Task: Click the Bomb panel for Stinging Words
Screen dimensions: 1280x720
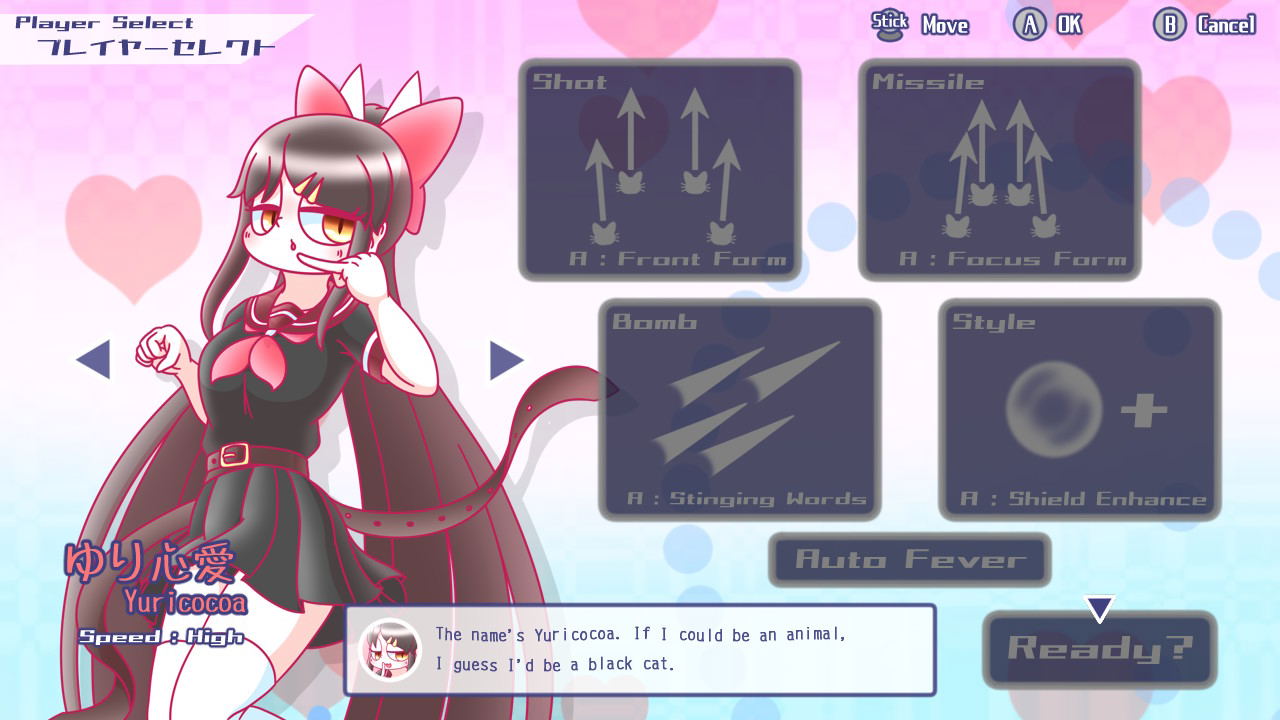Action: coord(740,408)
